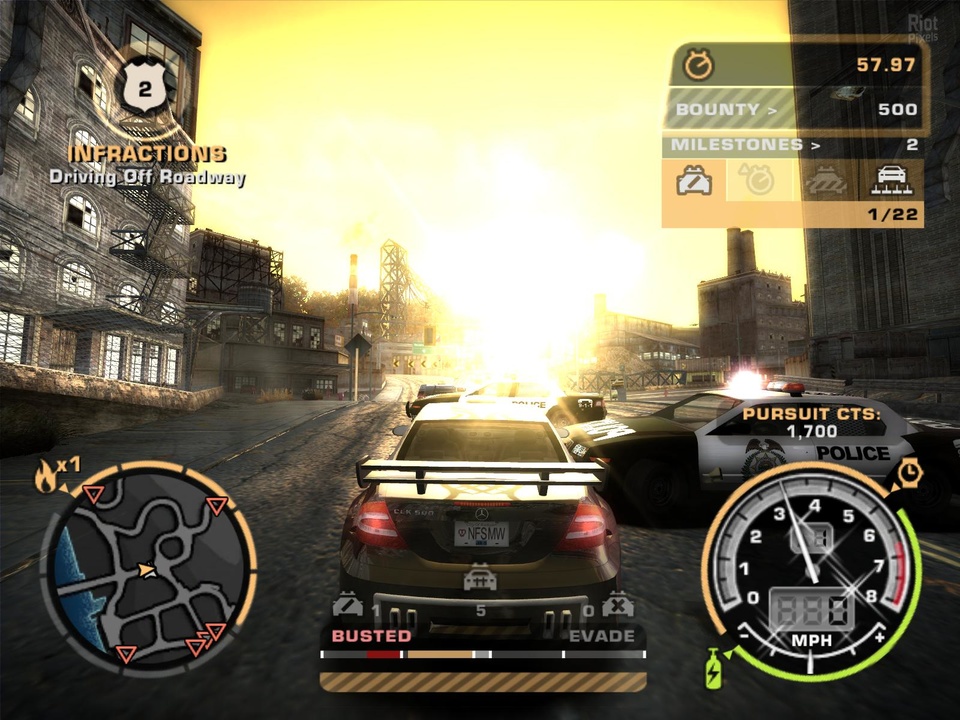The image size is (960, 720).
Task: Pick the rightmost milestone police car icon
Action: (890, 180)
